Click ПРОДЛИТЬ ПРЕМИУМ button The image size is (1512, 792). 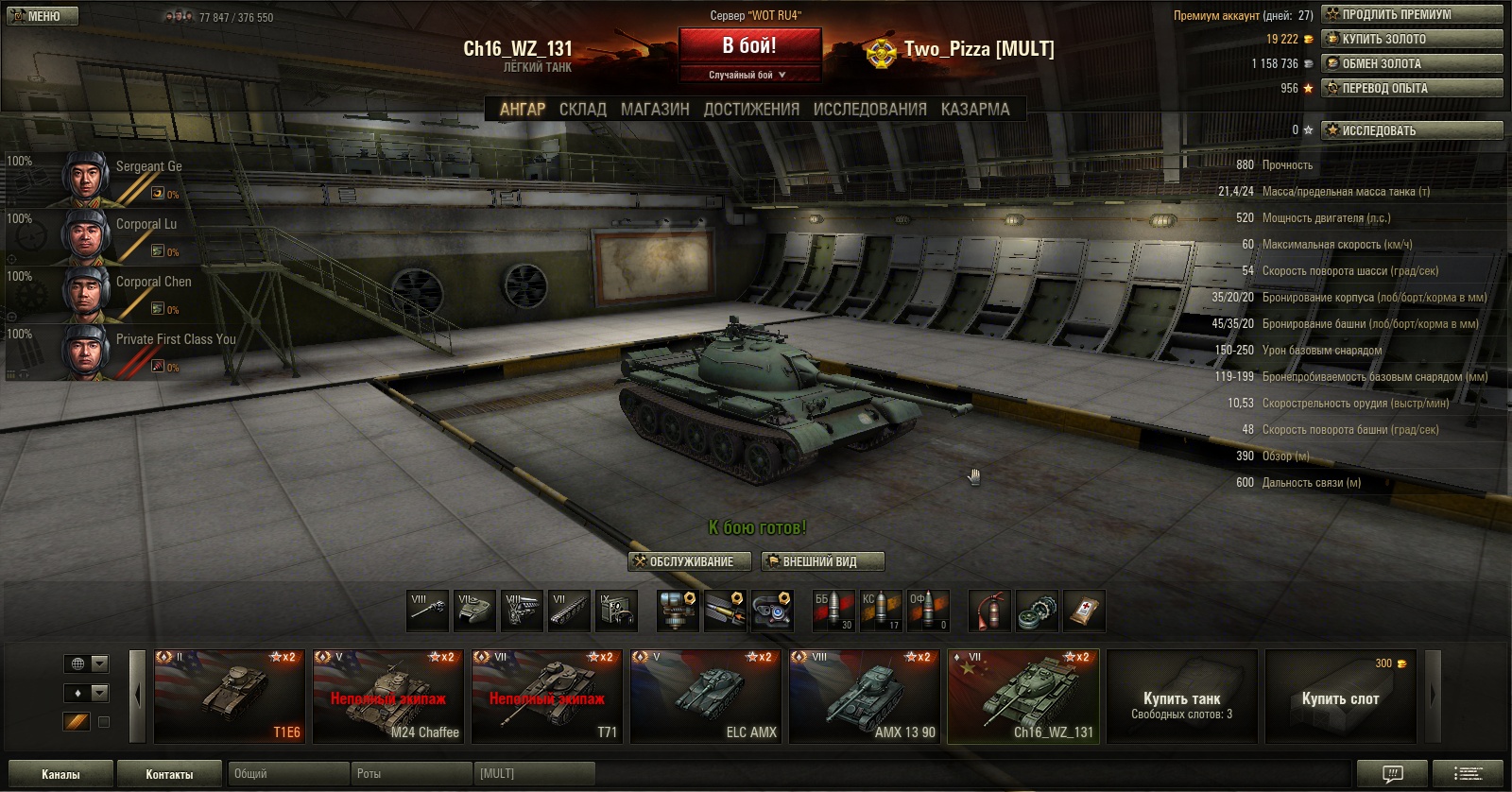pos(1412,14)
